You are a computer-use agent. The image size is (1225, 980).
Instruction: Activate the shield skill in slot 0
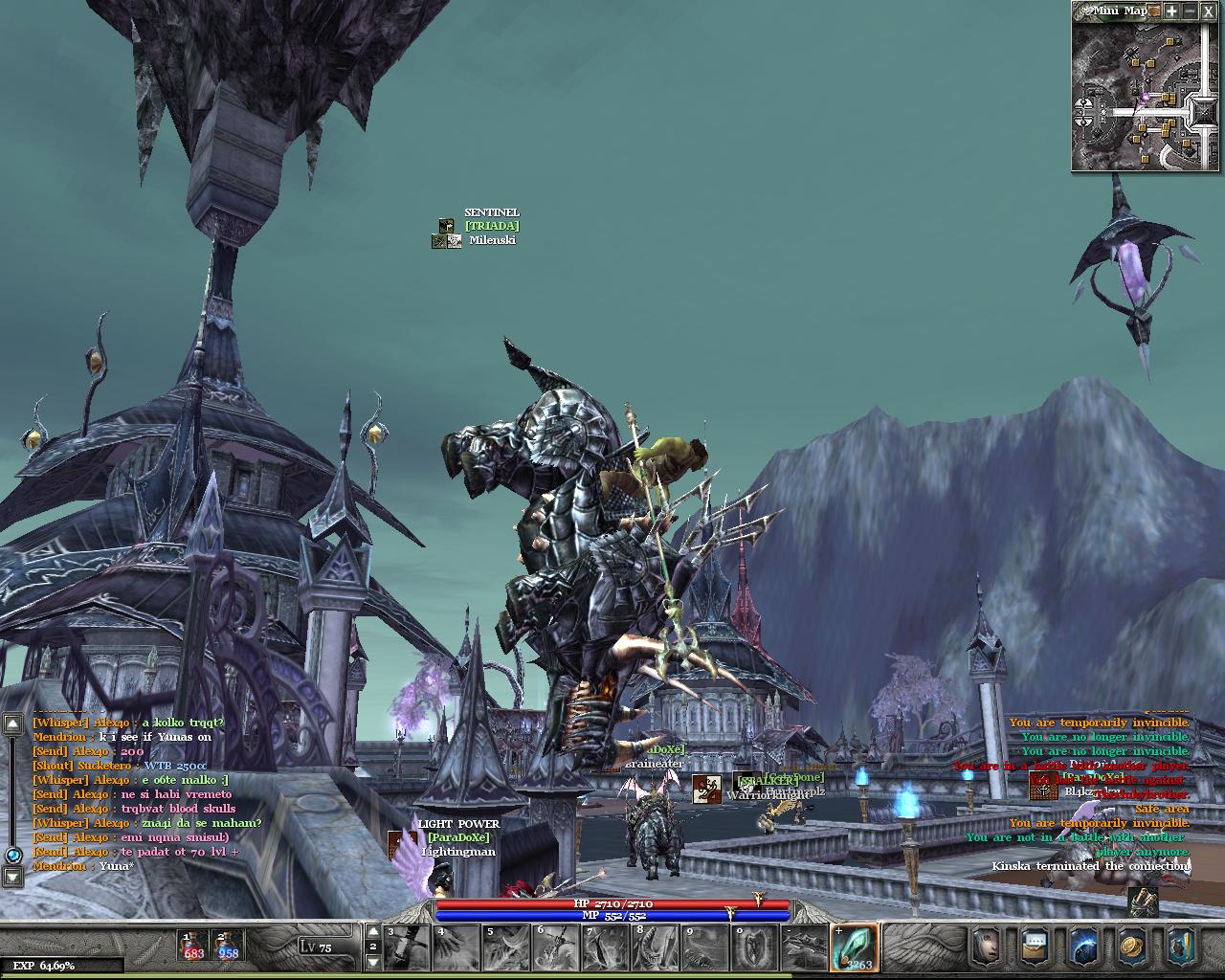tap(754, 947)
